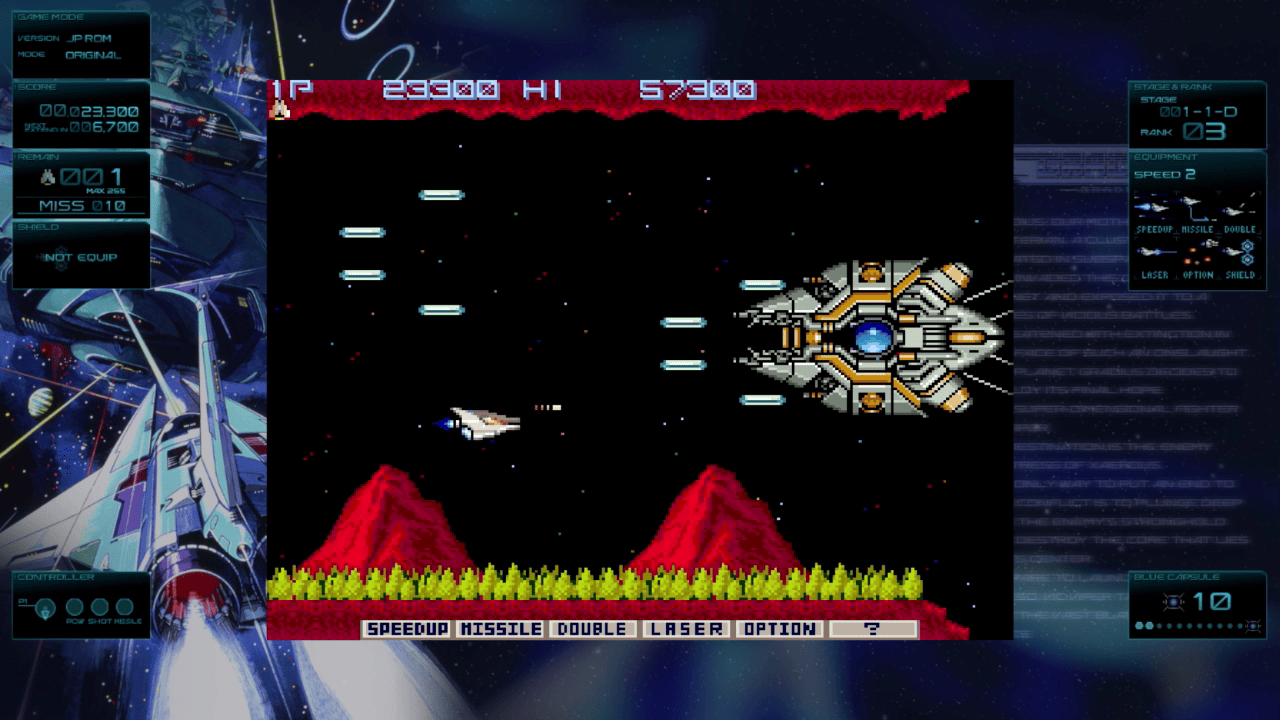Image resolution: width=1280 pixels, height=720 pixels.
Task: Click the question mark power meter slot
Action: coord(872,629)
